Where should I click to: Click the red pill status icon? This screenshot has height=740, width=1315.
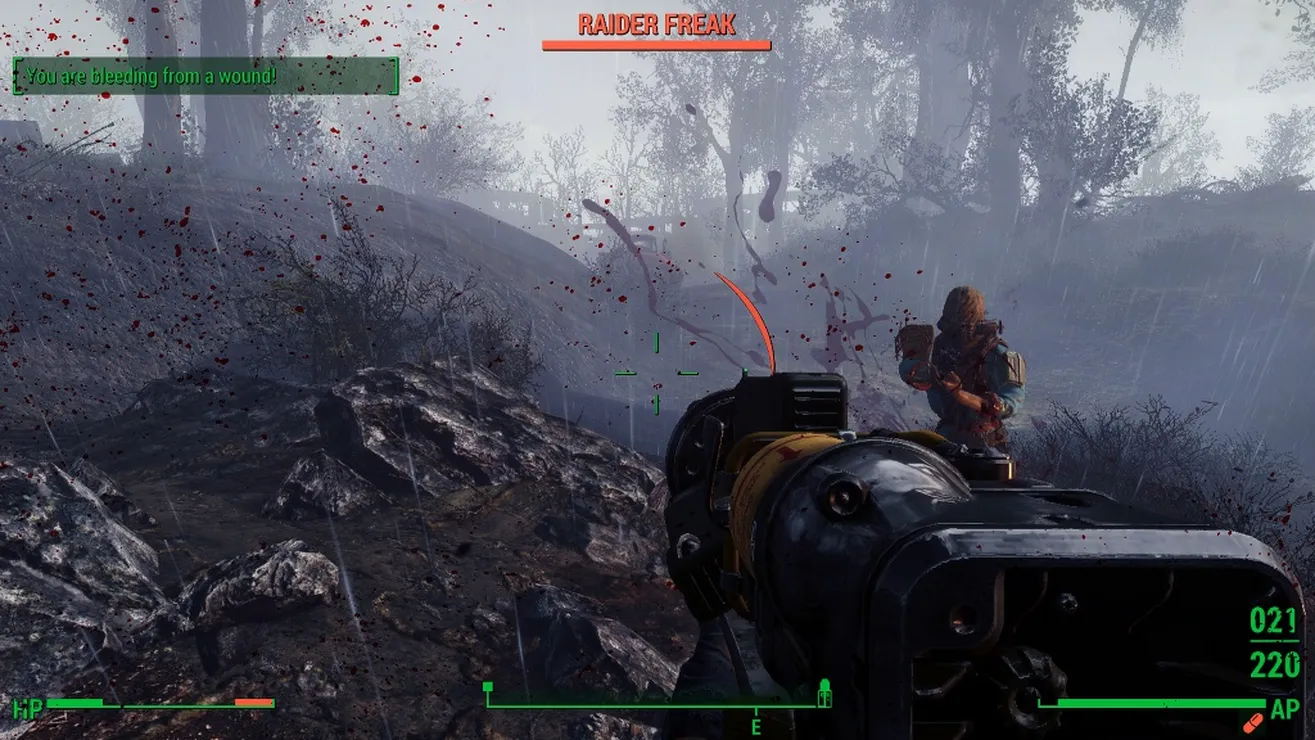pyautogui.click(x=1251, y=721)
